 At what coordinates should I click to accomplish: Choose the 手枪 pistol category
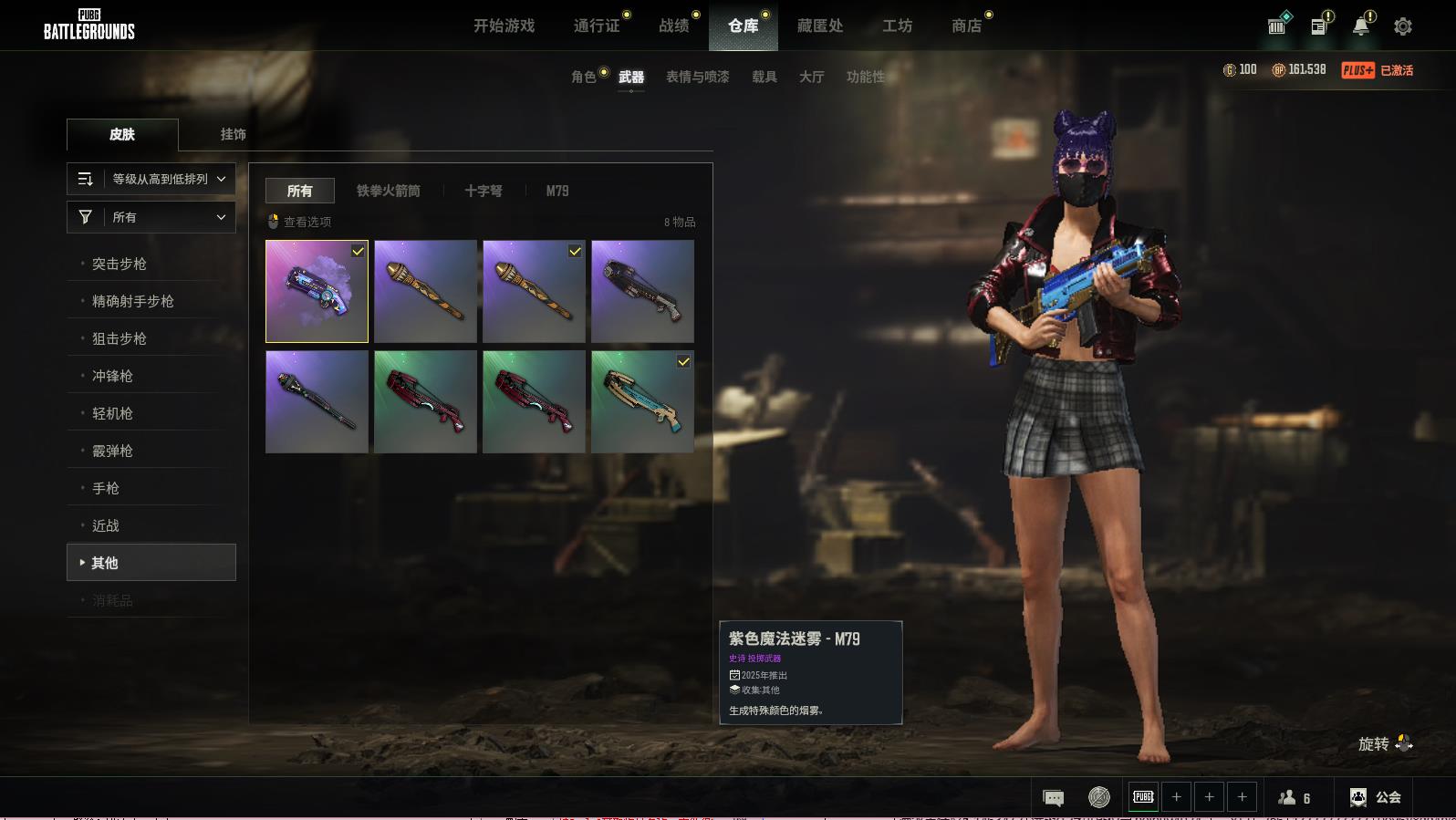pyautogui.click(x=106, y=488)
